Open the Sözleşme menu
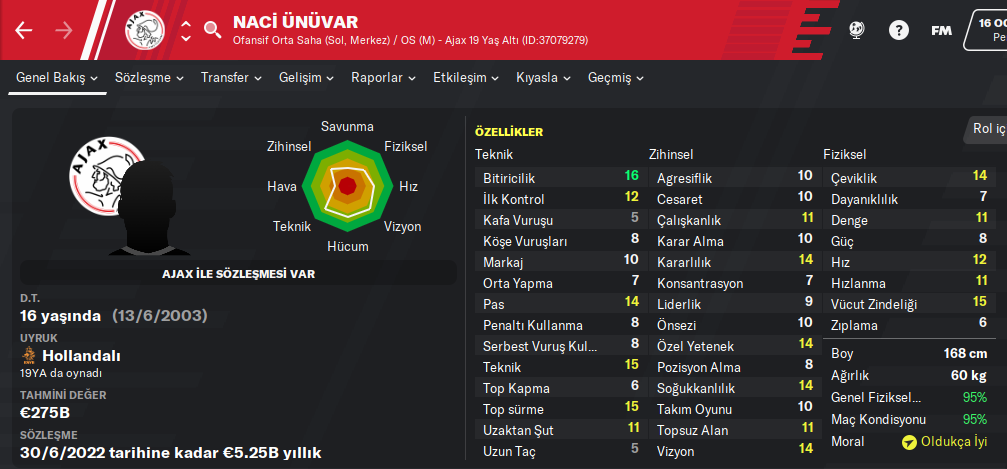 coord(149,77)
